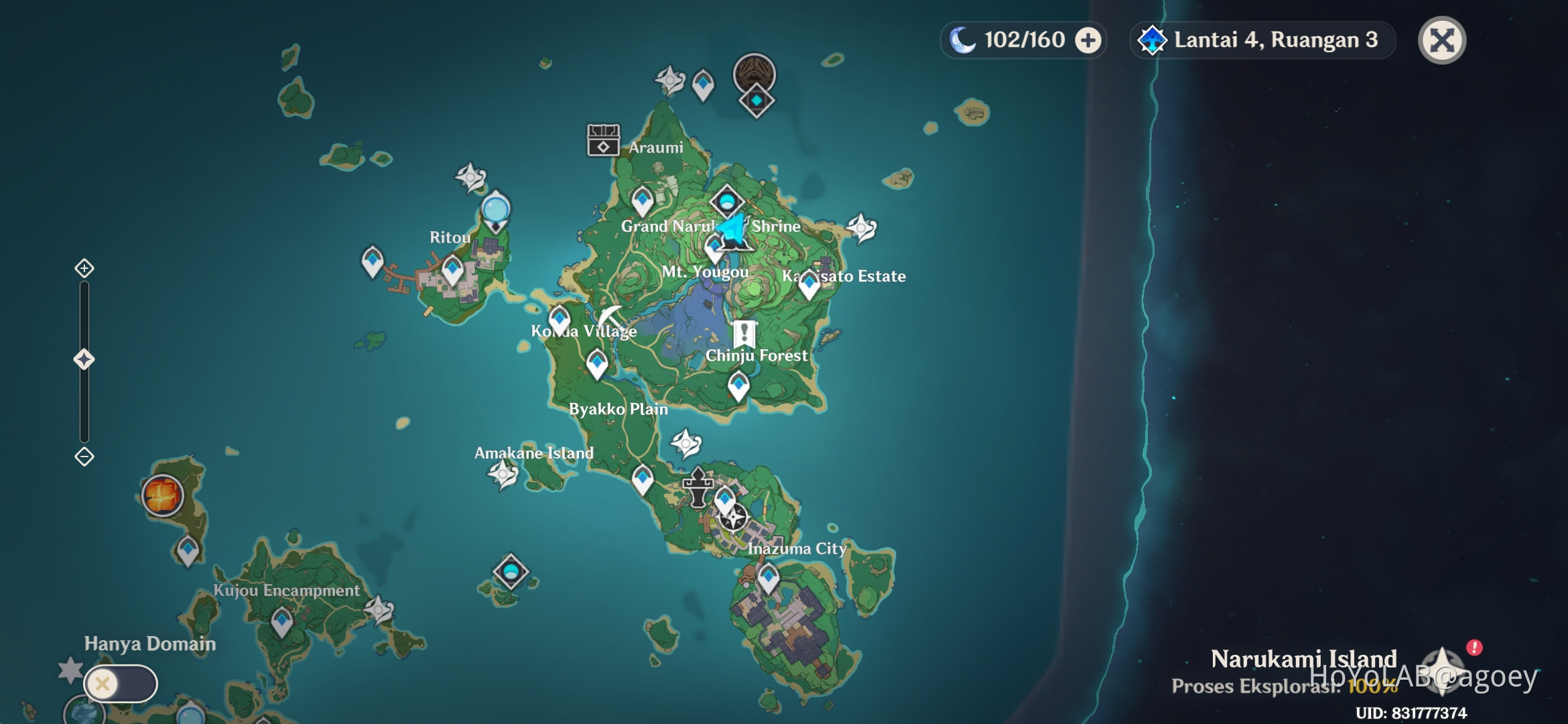Click the waverider swirl icon west of Kamisato Estate
This screenshot has height=724, width=1568.
coord(861,228)
